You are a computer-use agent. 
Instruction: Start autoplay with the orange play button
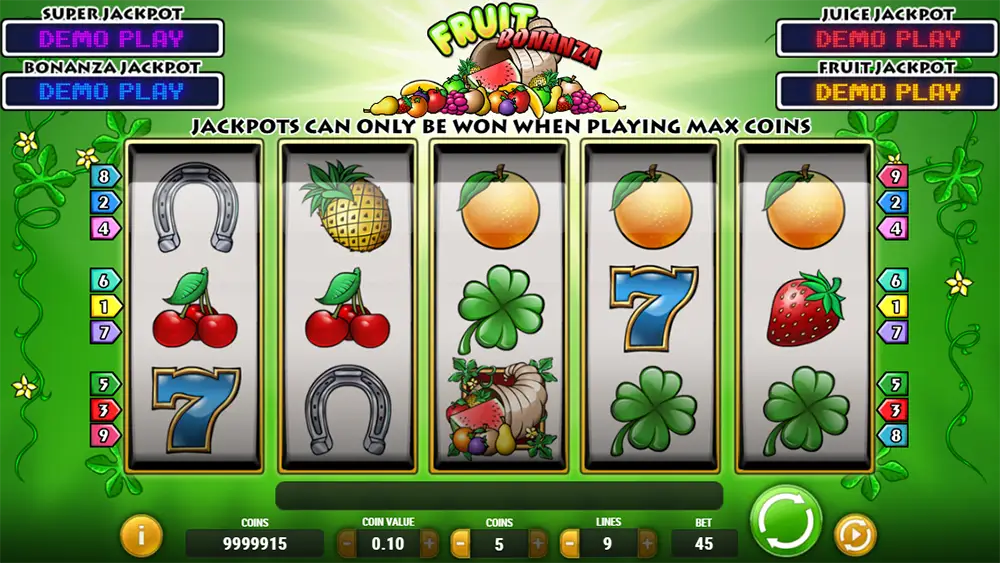point(854,535)
